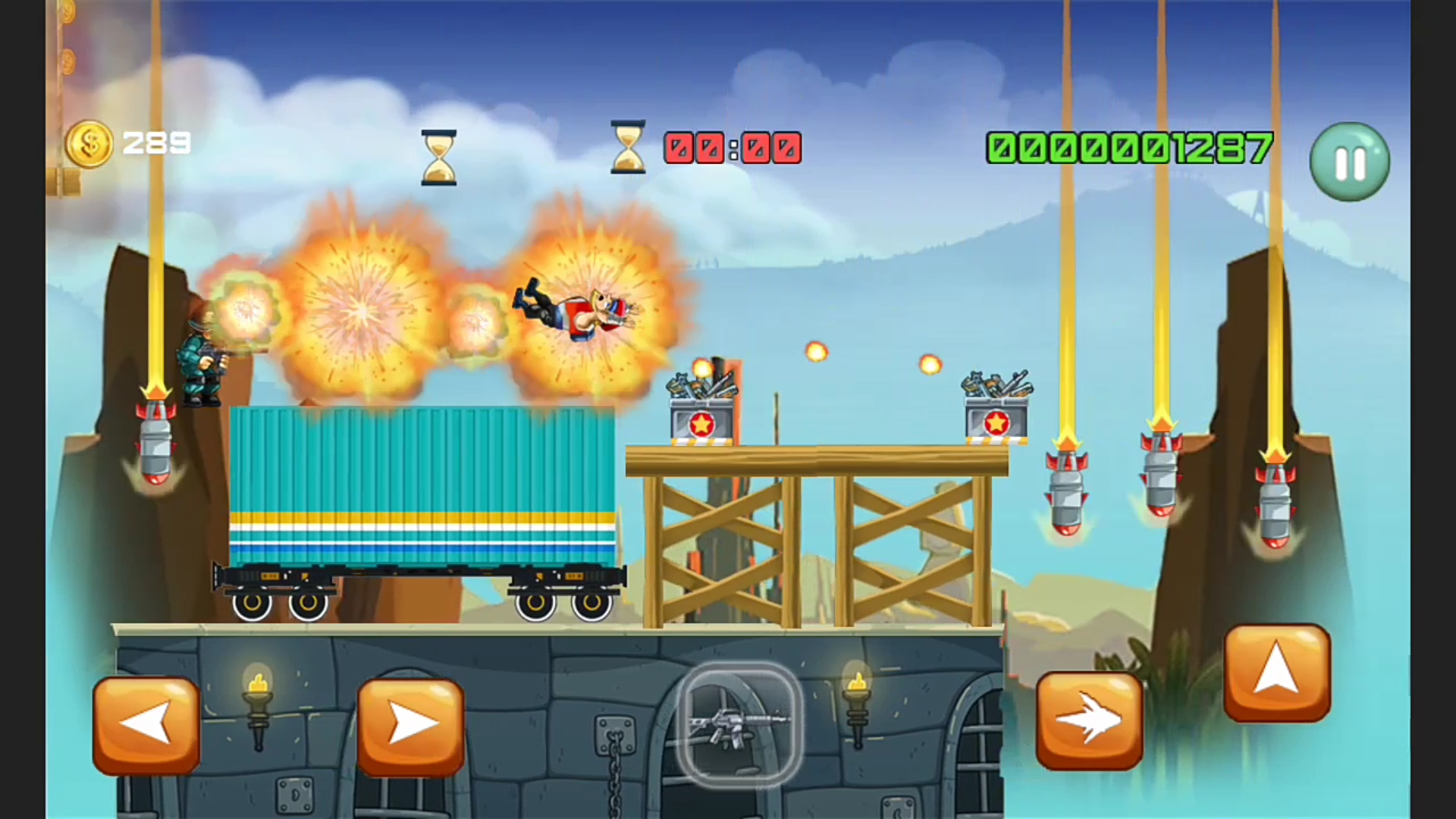Click the green score counter 0000001287
The image size is (1456, 819).
pyautogui.click(x=1130, y=149)
